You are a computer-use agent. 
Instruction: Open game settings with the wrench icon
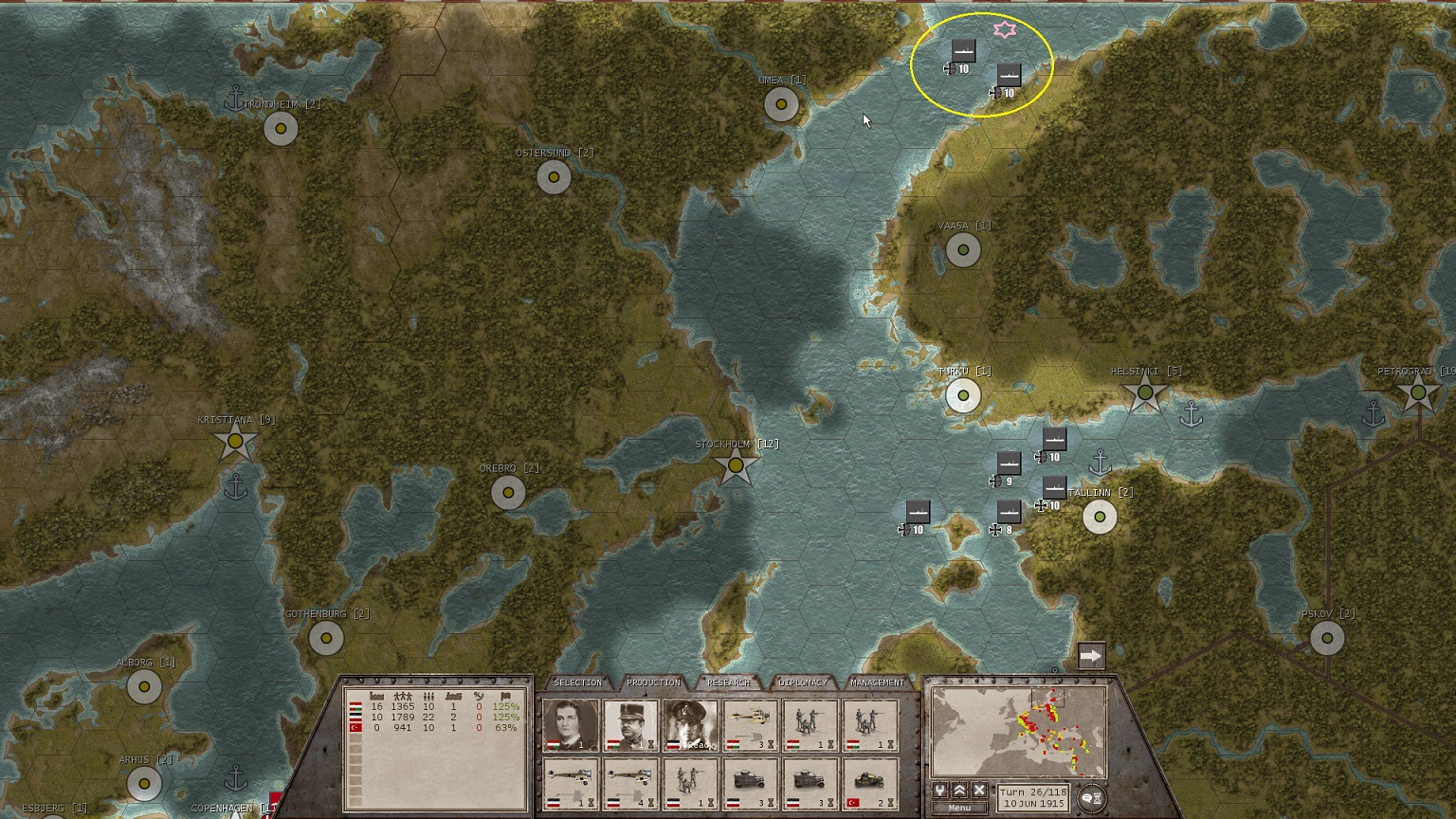click(x=940, y=791)
